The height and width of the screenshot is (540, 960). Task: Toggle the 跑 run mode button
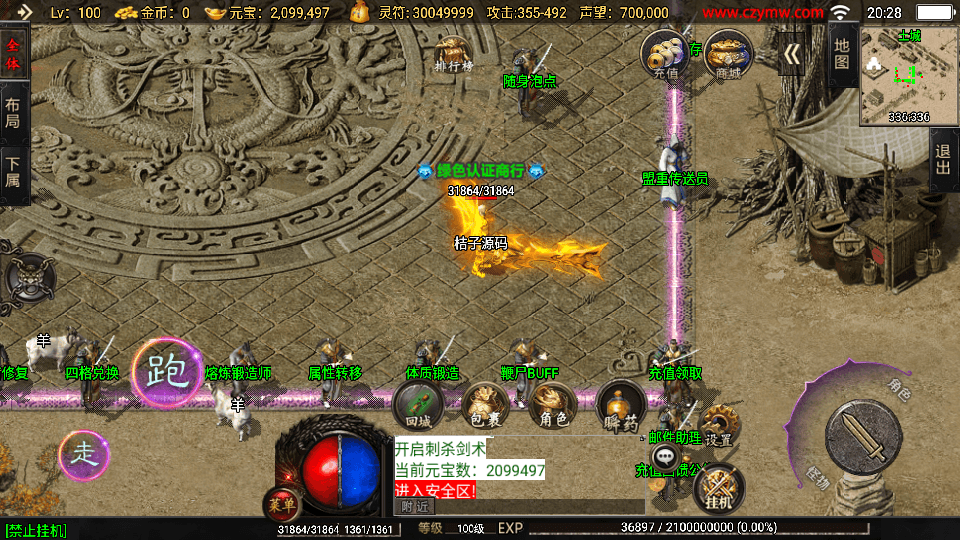pyautogui.click(x=165, y=373)
